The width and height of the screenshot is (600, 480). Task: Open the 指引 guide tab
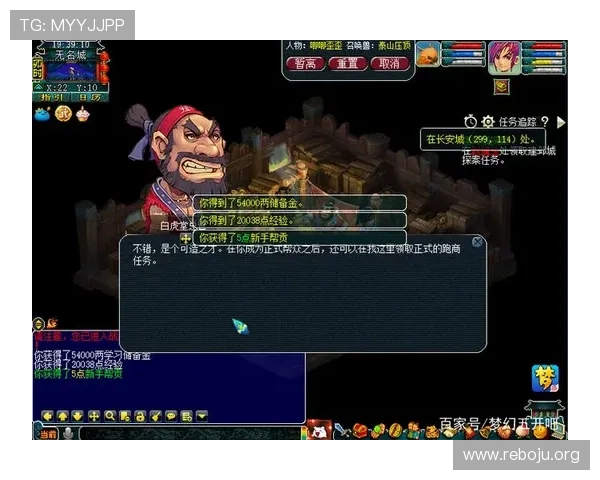tap(51, 97)
